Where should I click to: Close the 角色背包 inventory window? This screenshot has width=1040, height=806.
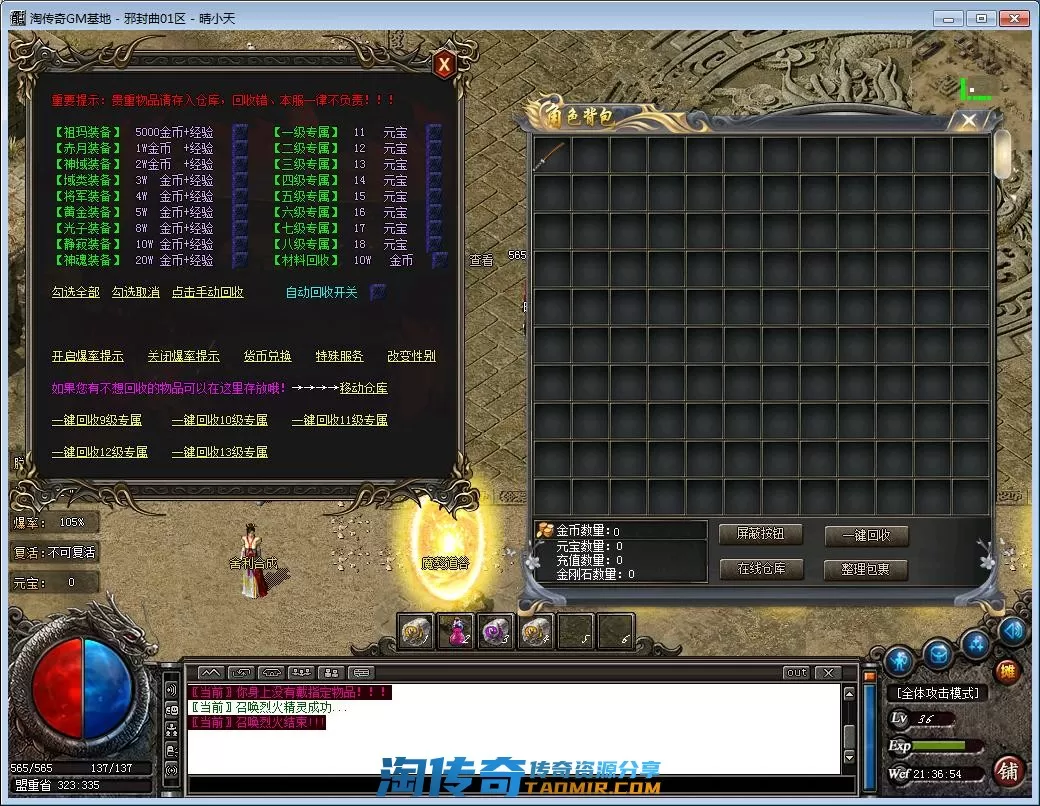pos(968,121)
